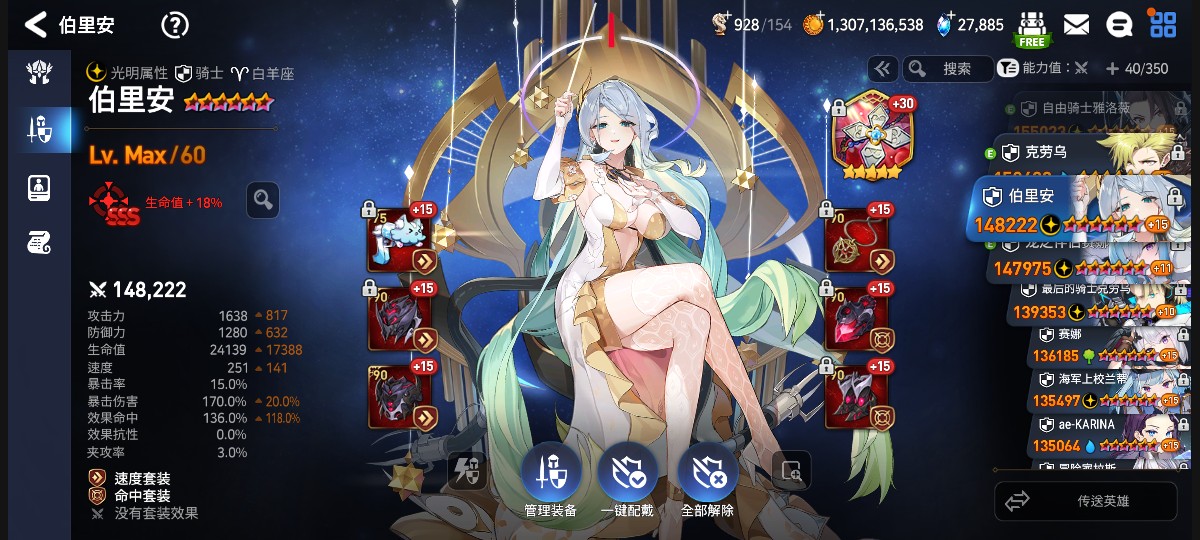
Task: Open the mail envelope icon
Action: pos(1076,25)
